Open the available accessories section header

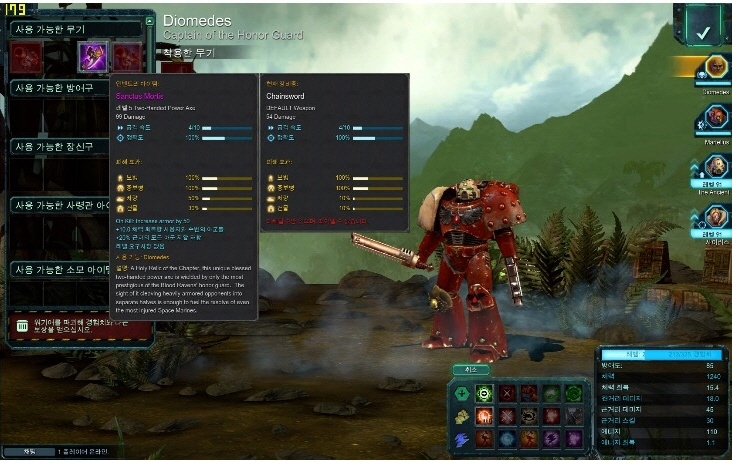click(60, 147)
